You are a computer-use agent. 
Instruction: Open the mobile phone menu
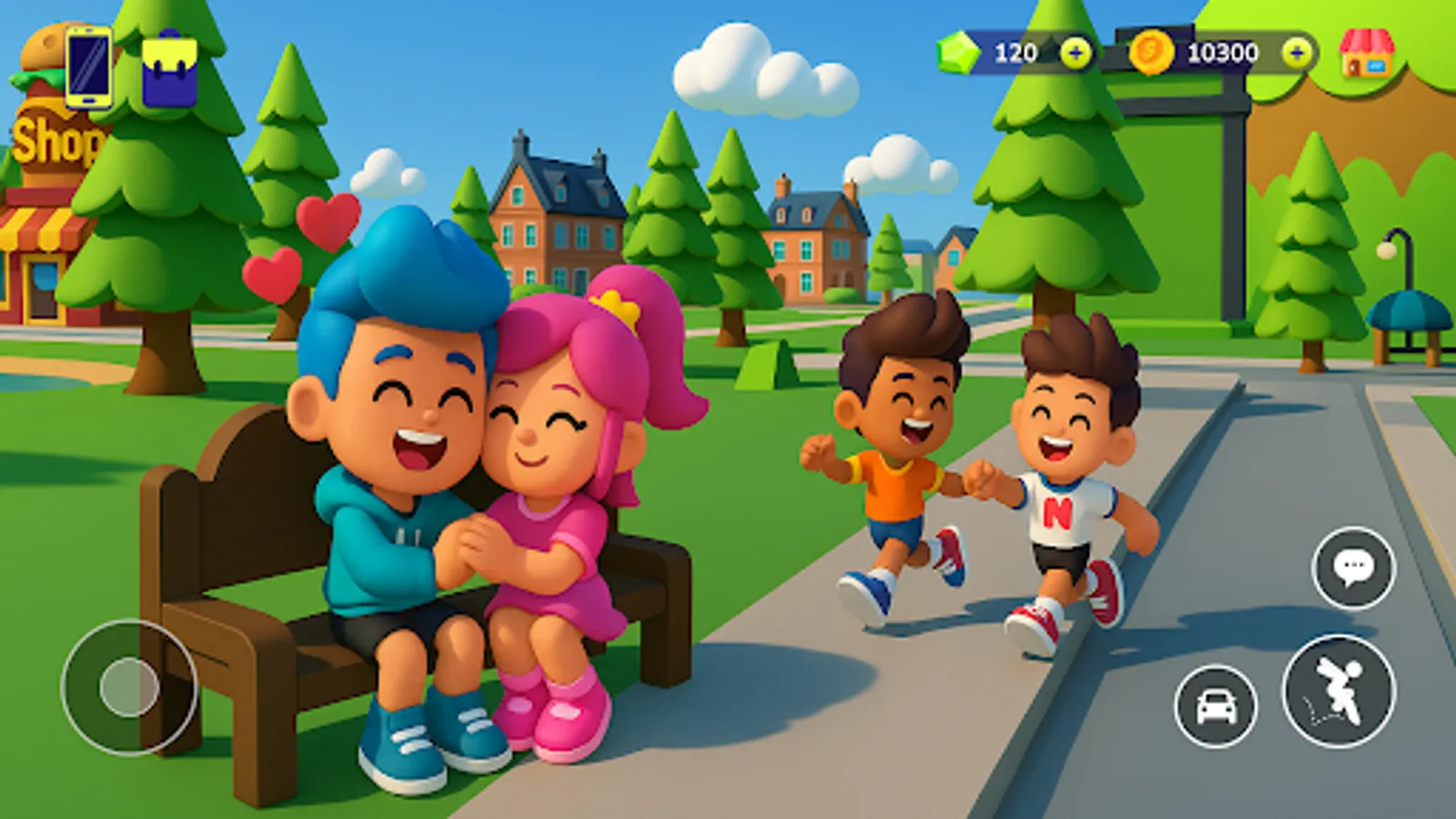[86, 68]
